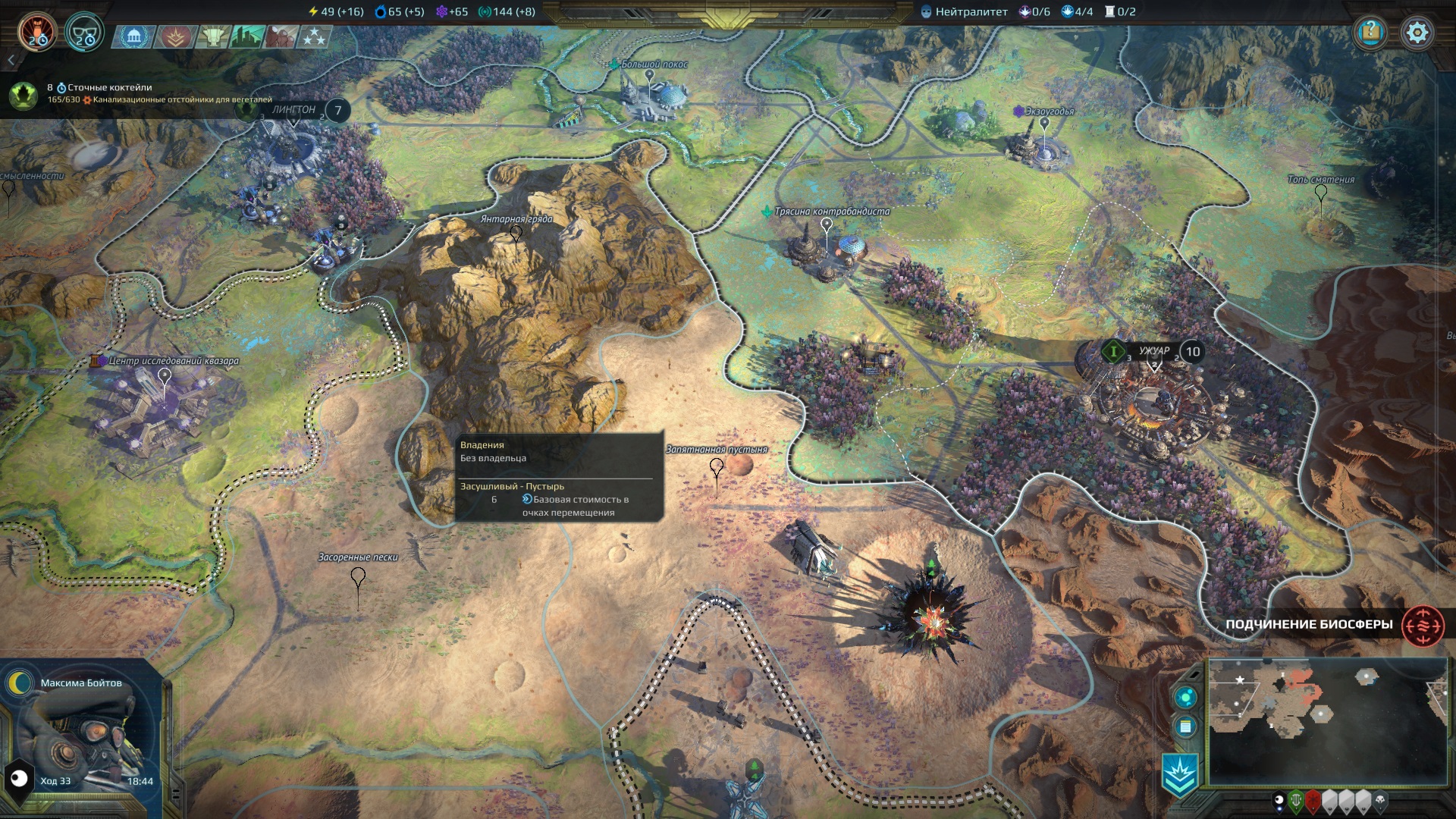1456x819 pixels.
Task: Click the blue chevron badge near minimap
Action: point(1180,775)
